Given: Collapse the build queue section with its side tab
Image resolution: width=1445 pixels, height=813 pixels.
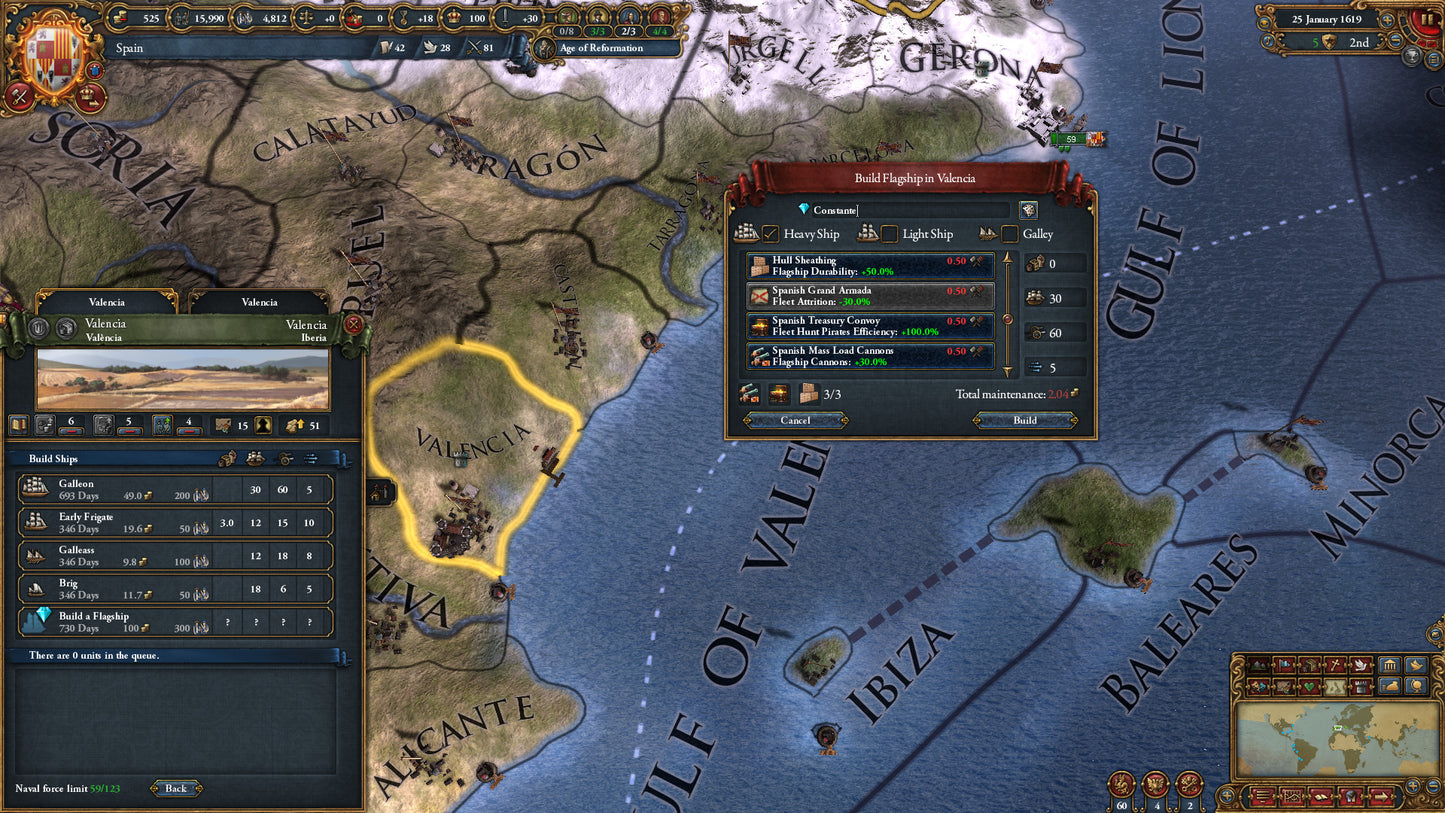Looking at the screenshot, I should point(344,655).
